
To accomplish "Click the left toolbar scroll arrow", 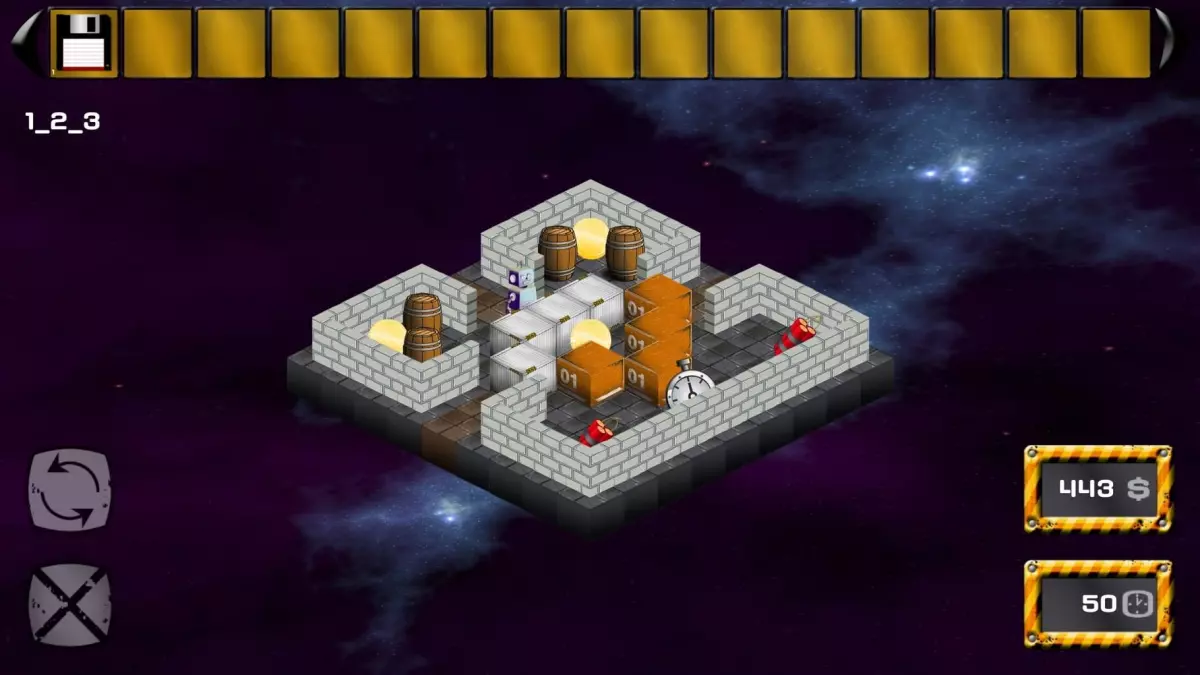I will tap(26, 43).
